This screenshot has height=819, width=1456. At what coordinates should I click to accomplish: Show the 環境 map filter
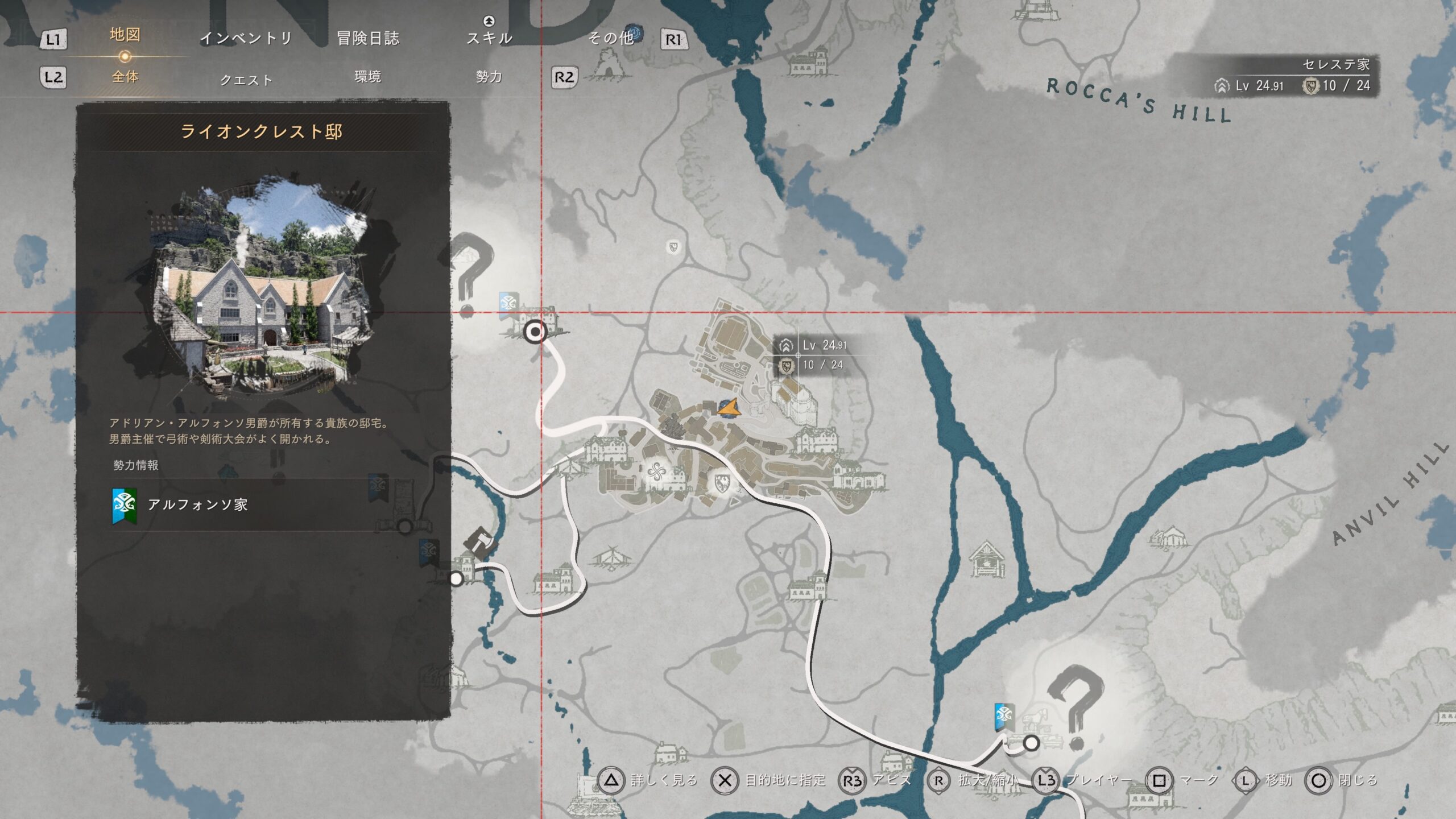(367, 77)
